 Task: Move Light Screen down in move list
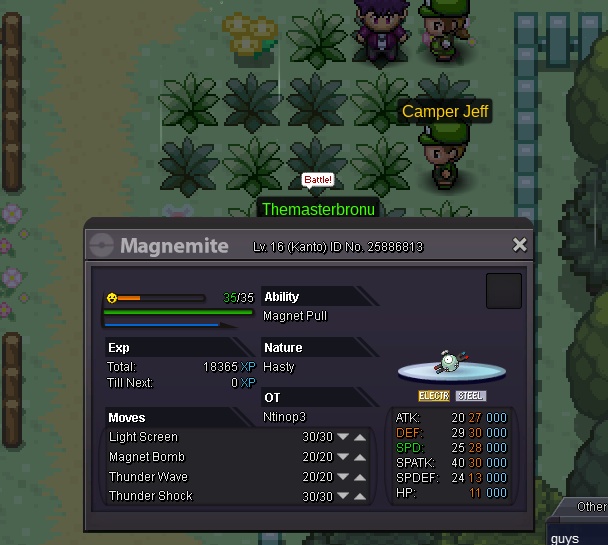pyautogui.click(x=344, y=437)
